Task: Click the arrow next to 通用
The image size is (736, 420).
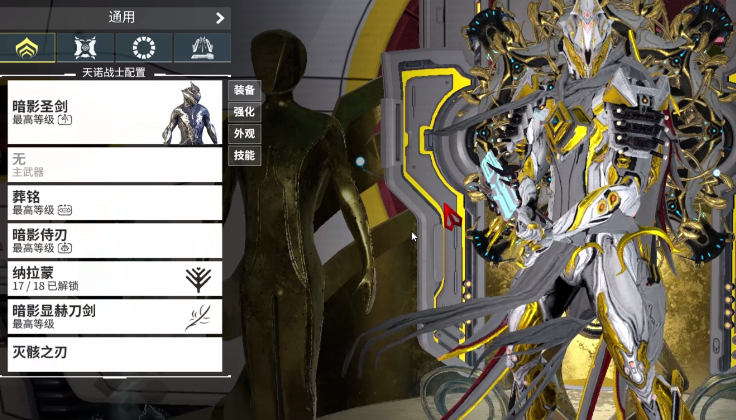Action: tap(220, 18)
